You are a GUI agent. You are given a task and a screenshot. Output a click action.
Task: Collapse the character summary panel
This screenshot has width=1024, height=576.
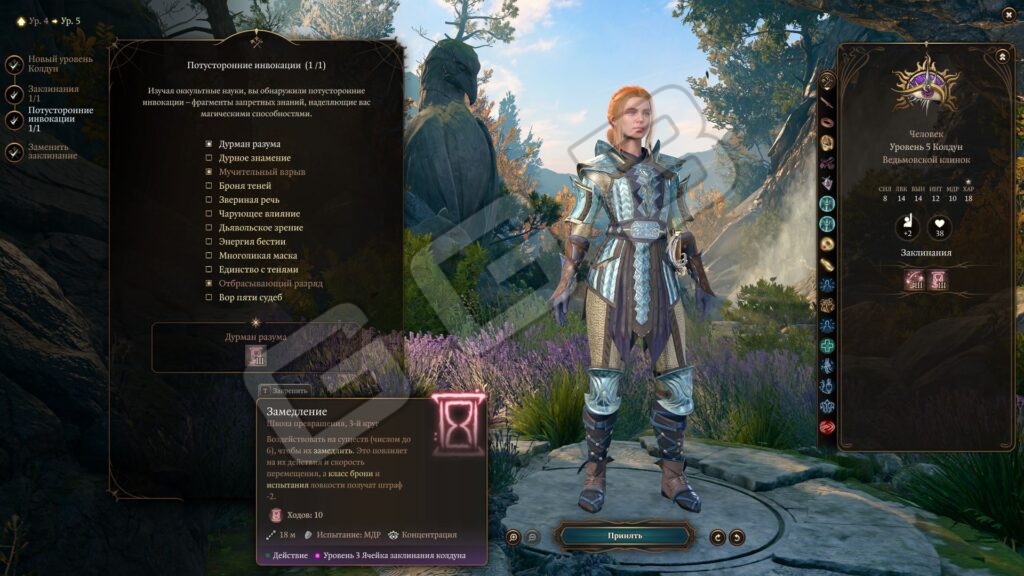1001,57
